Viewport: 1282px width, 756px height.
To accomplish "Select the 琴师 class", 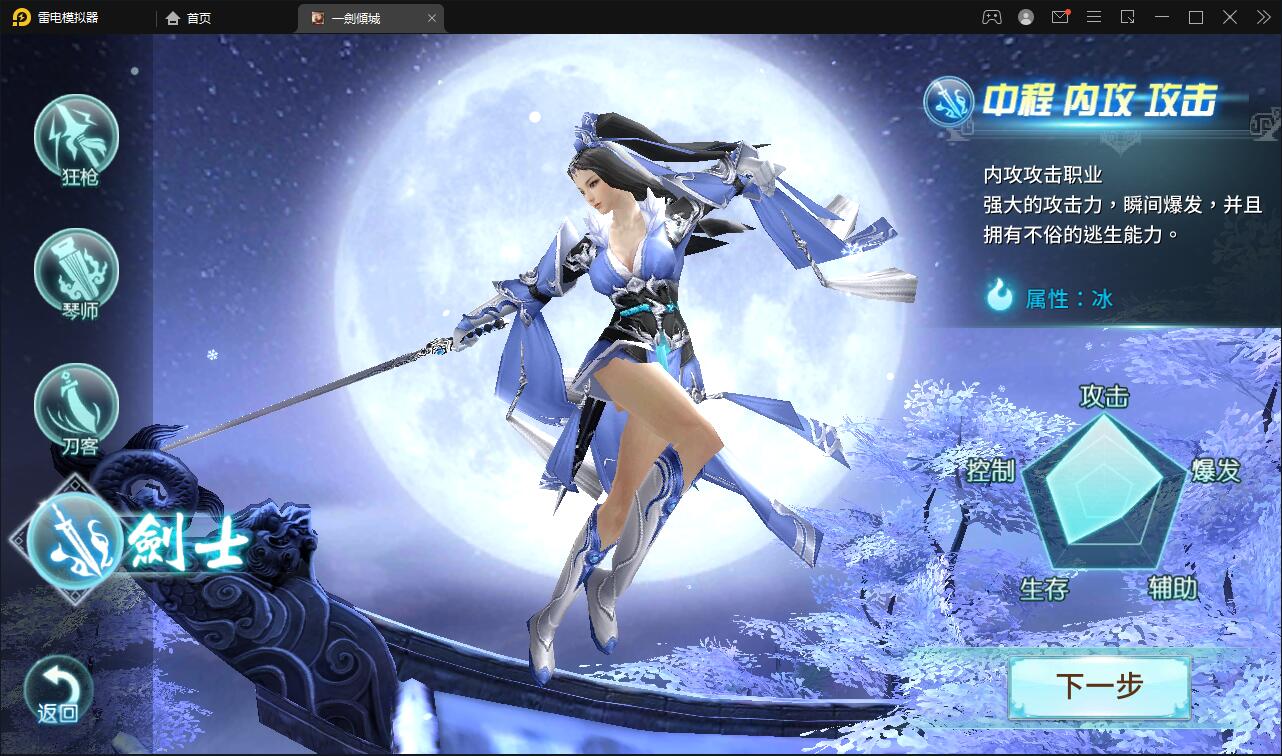I will pyautogui.click(x=76, y=271).
